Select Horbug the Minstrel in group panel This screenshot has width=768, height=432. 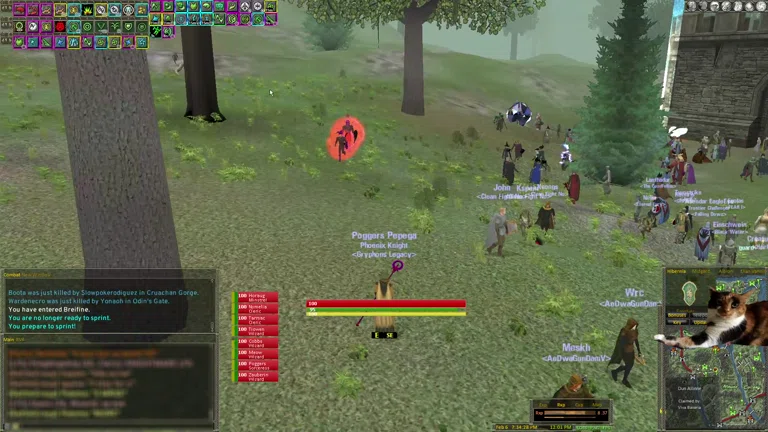coord(257,297)
